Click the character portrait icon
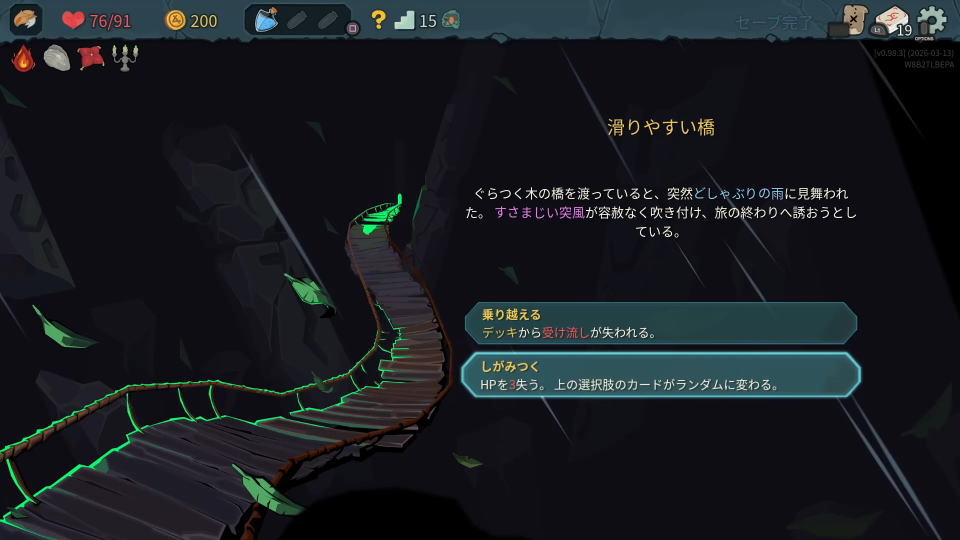The width and height of the screenshot is (960, 540). pyautogui.click(x=26, y=20)
